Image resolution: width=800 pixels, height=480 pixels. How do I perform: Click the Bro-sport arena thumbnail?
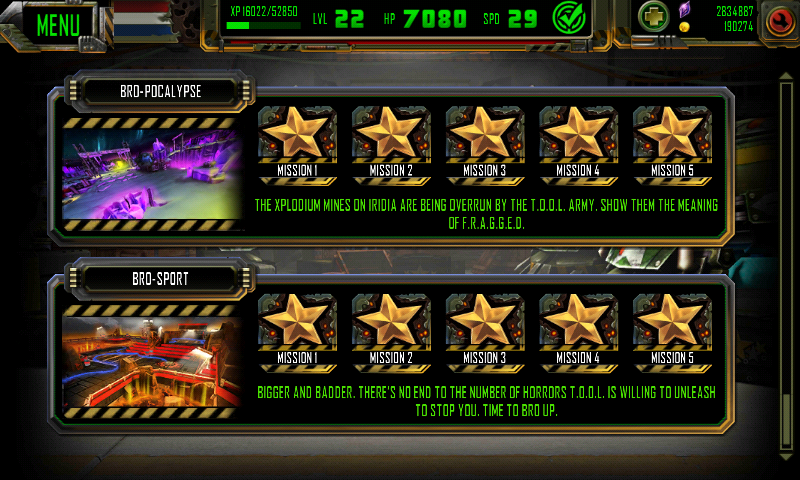coord(150,361)
